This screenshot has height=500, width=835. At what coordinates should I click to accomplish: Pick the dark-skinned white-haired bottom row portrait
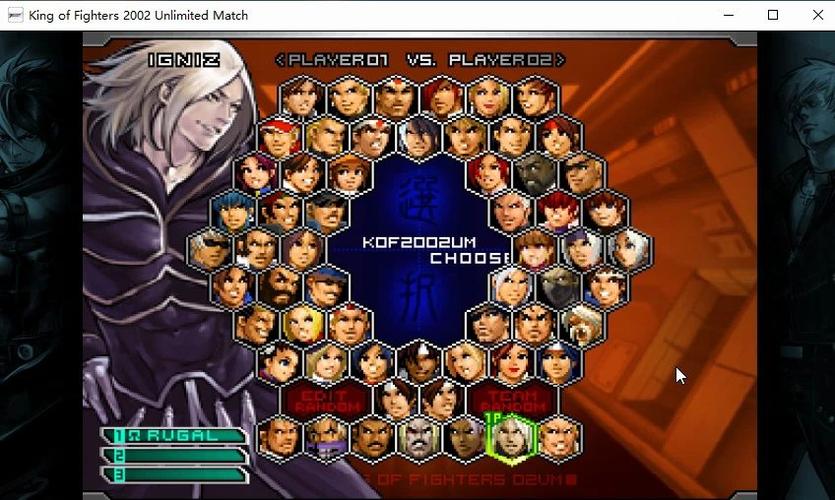pyautogui.click(x=466, y=437)
